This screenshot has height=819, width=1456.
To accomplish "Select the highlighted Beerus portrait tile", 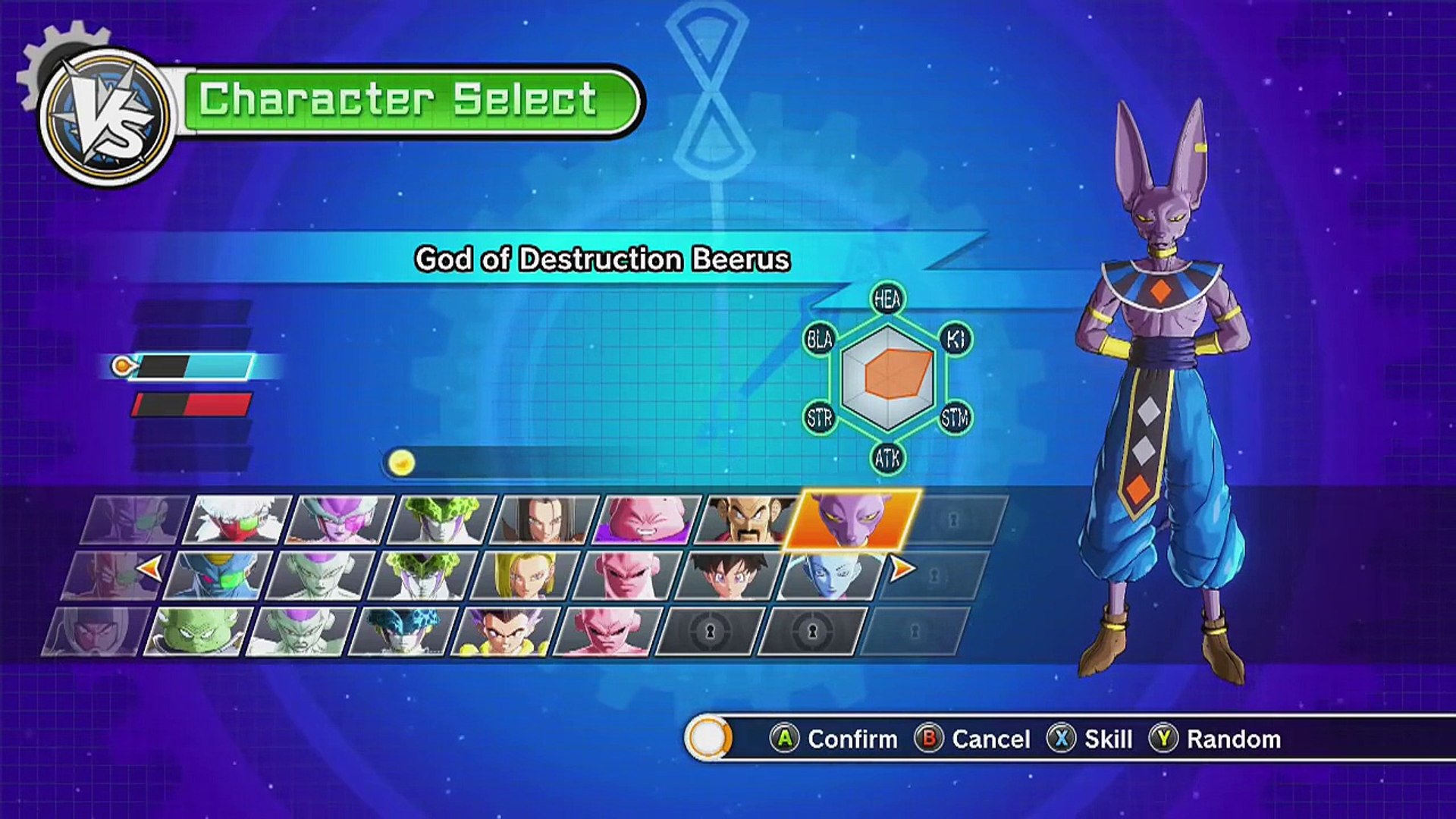I will (852, 520).
